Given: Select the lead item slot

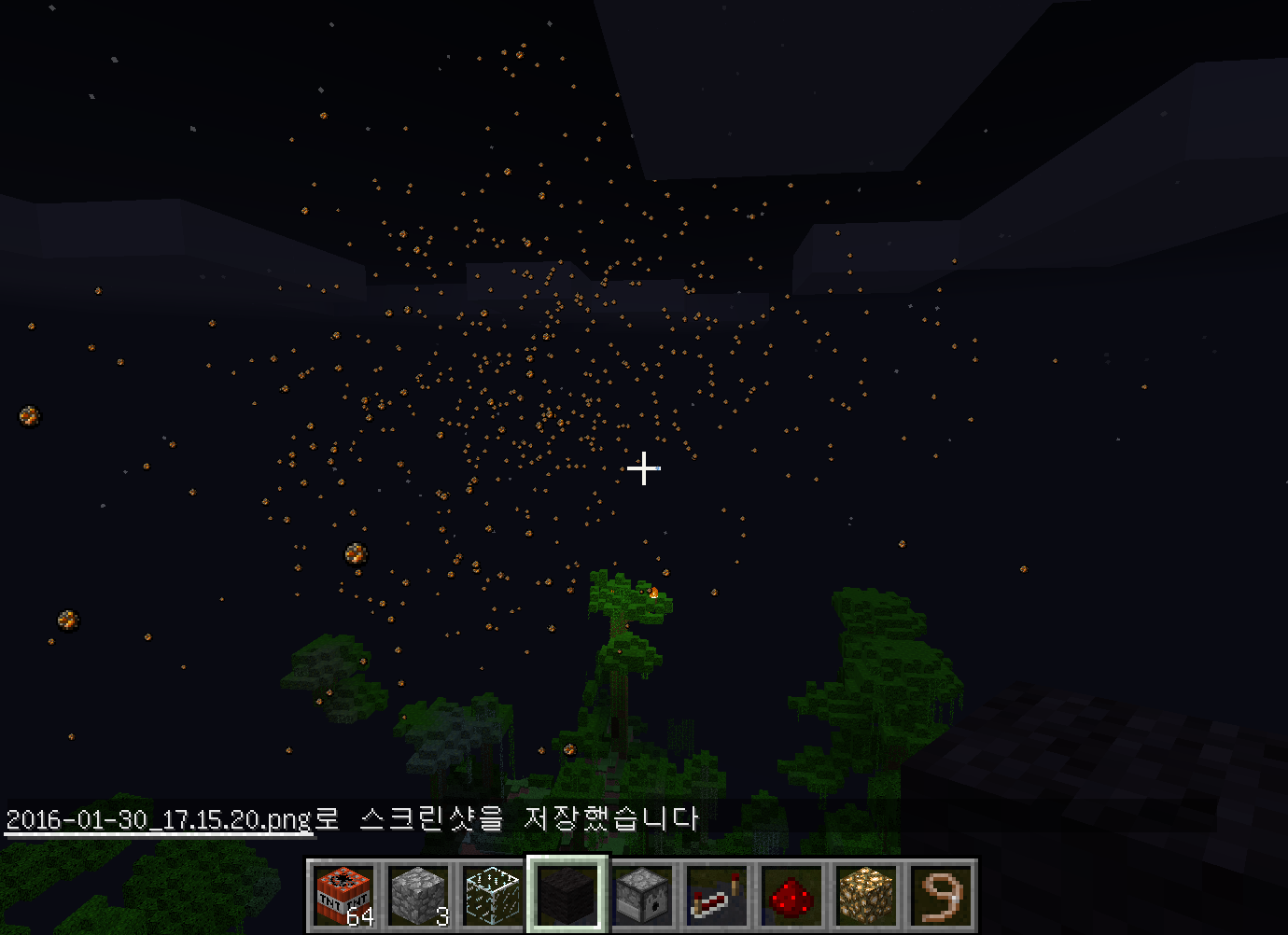Looking at the screenshot, I should pos(941,895).
